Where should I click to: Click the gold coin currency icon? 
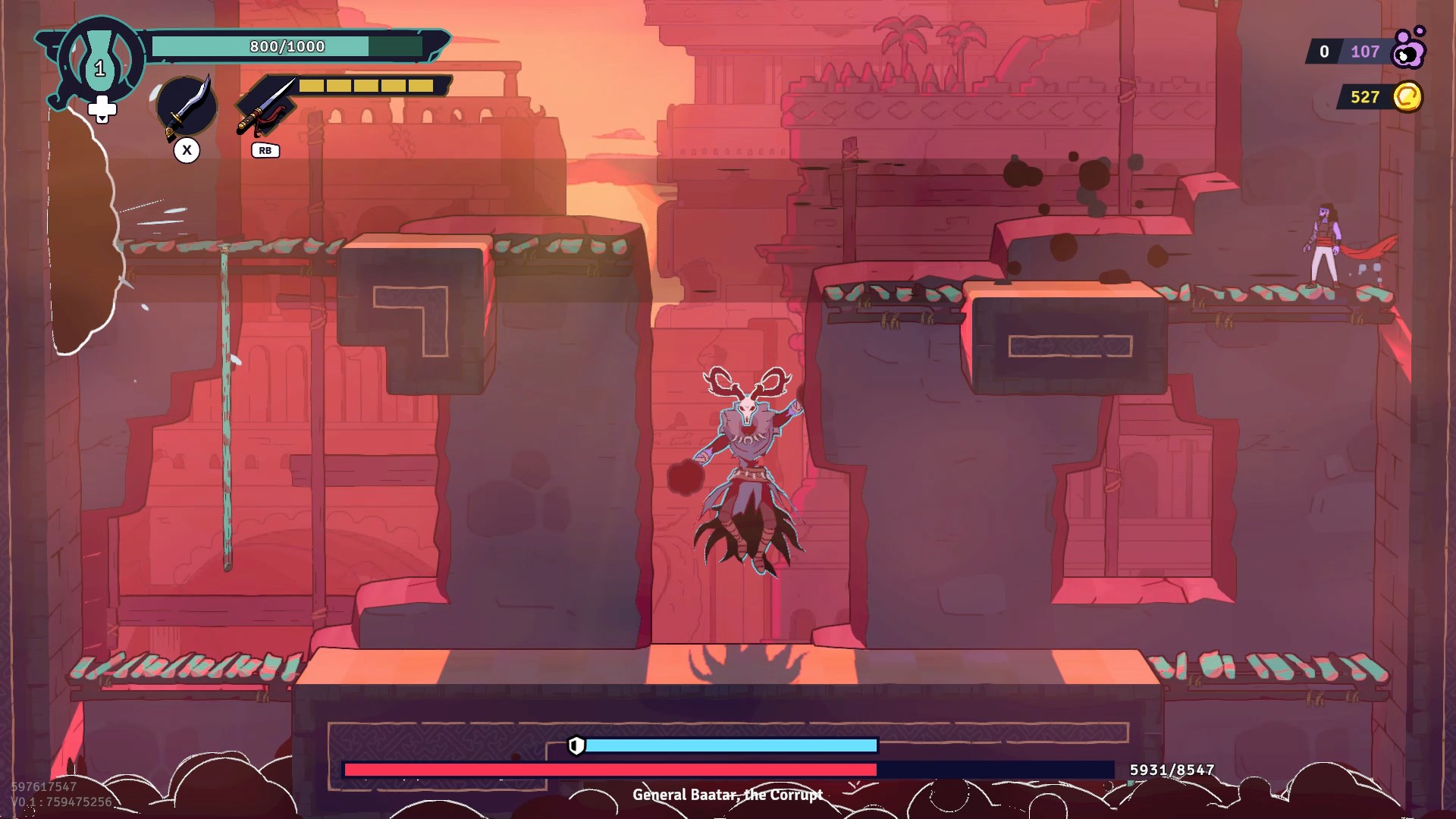click(x=1407, y=97)
